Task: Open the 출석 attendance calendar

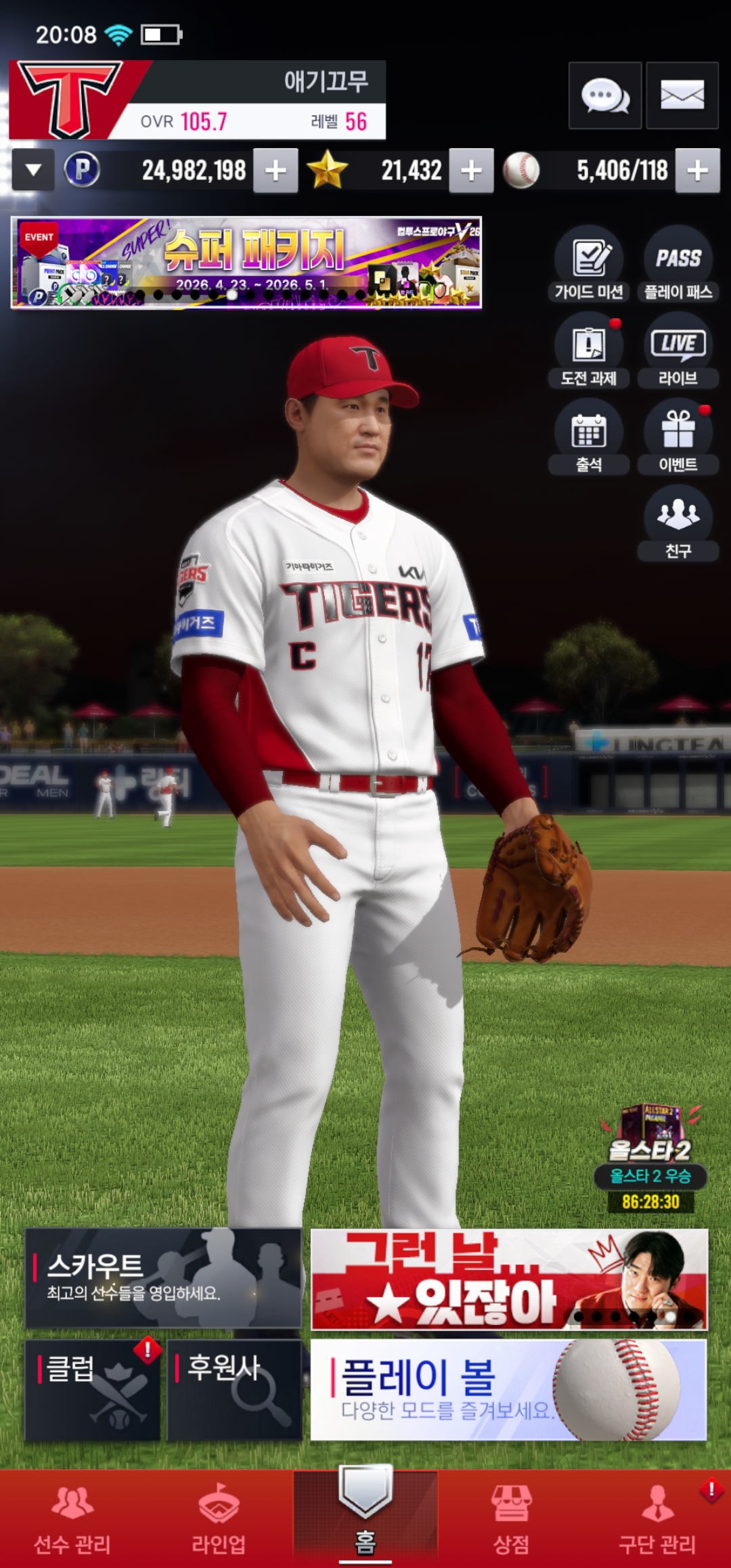Action: [x=589, y=437]
